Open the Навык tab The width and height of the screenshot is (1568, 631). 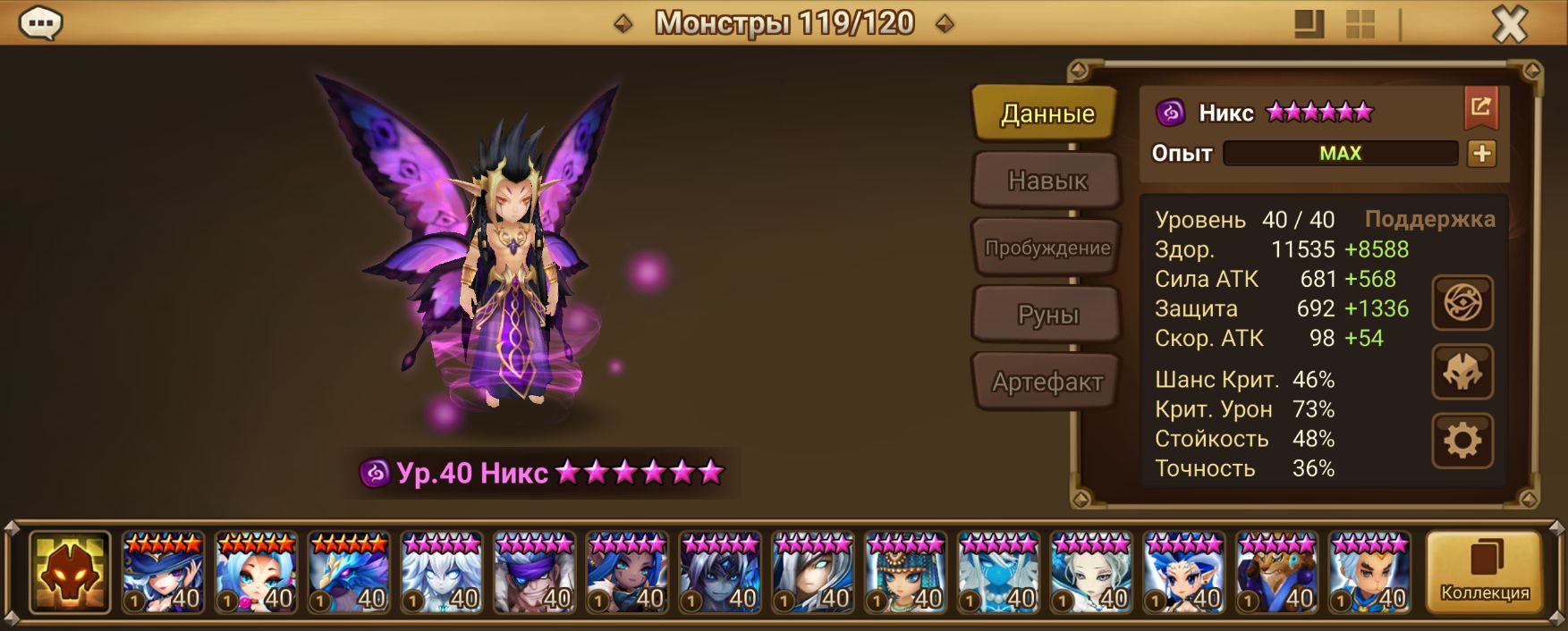click(1047, 181)
